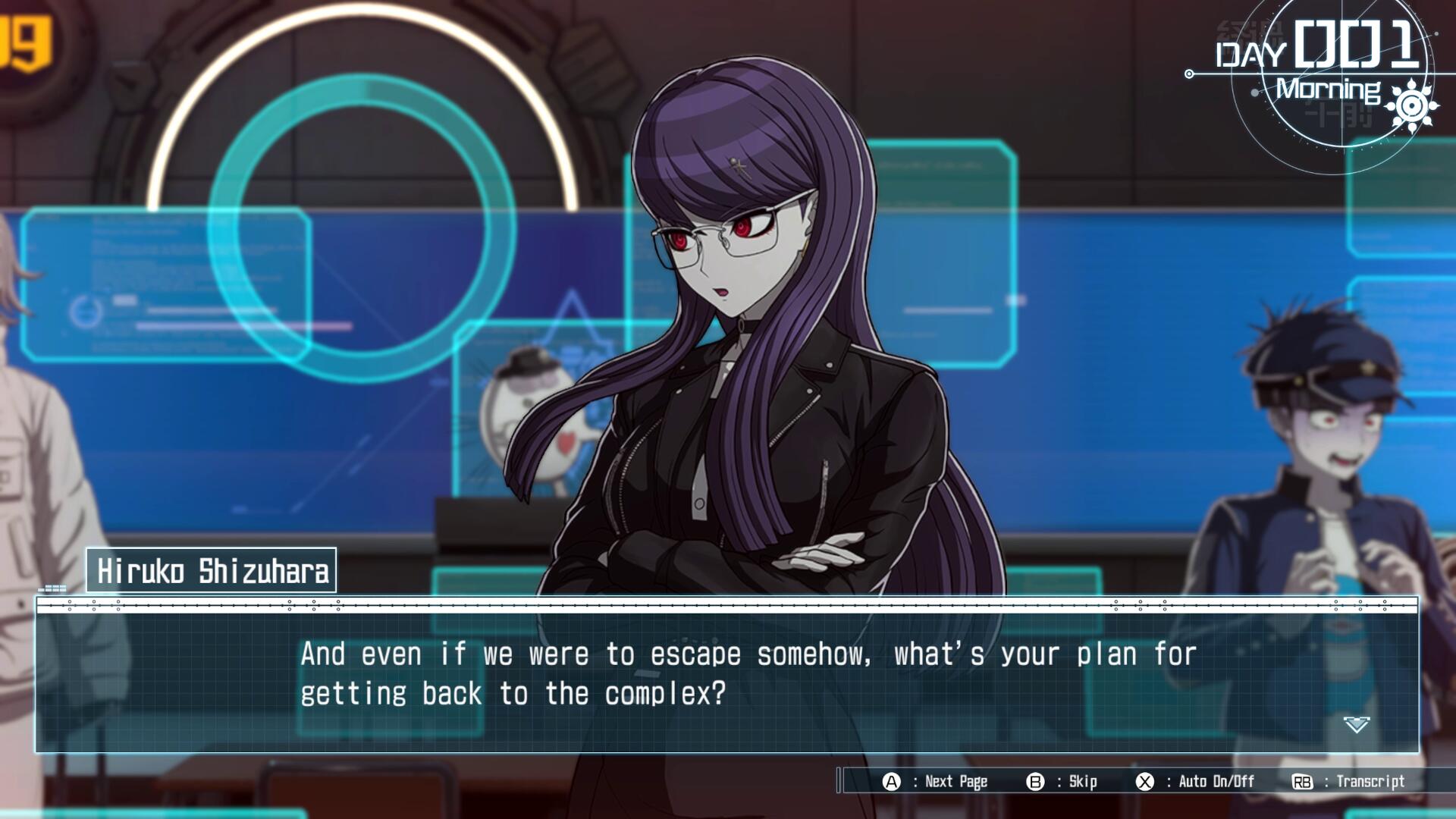The width and height of the screenshot is (1456, 819).
Task: Click the ruler strip atop the dialogue box
Action: 728,607
